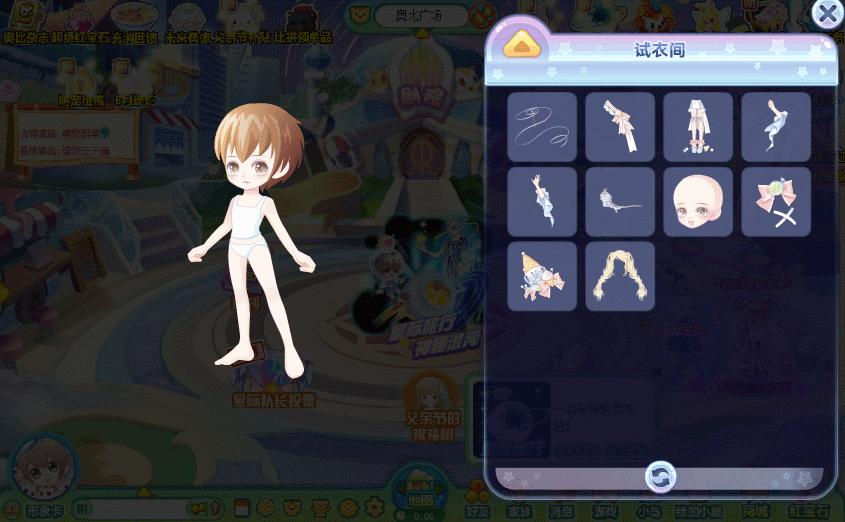Image resolution: width=845 pixels, height=522 pixels.
Task: Click the yellow up-arrow button in panel header
Action: pyautogui.click(x=522, y=44)
